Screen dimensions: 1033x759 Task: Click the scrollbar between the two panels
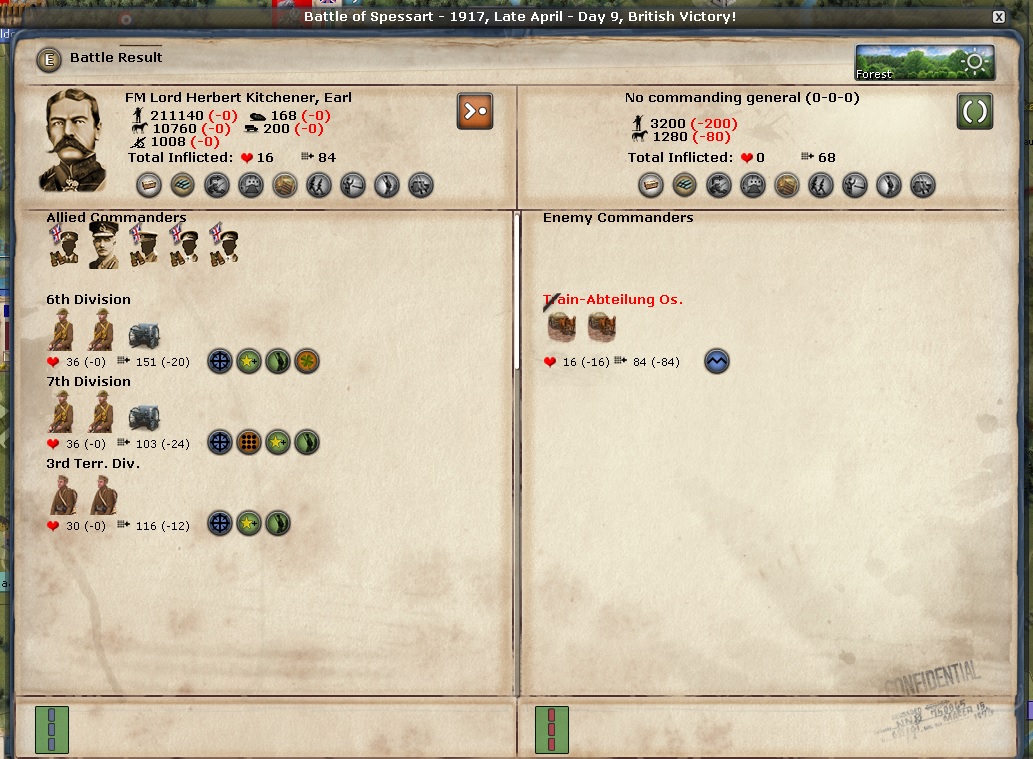[517, 290]
